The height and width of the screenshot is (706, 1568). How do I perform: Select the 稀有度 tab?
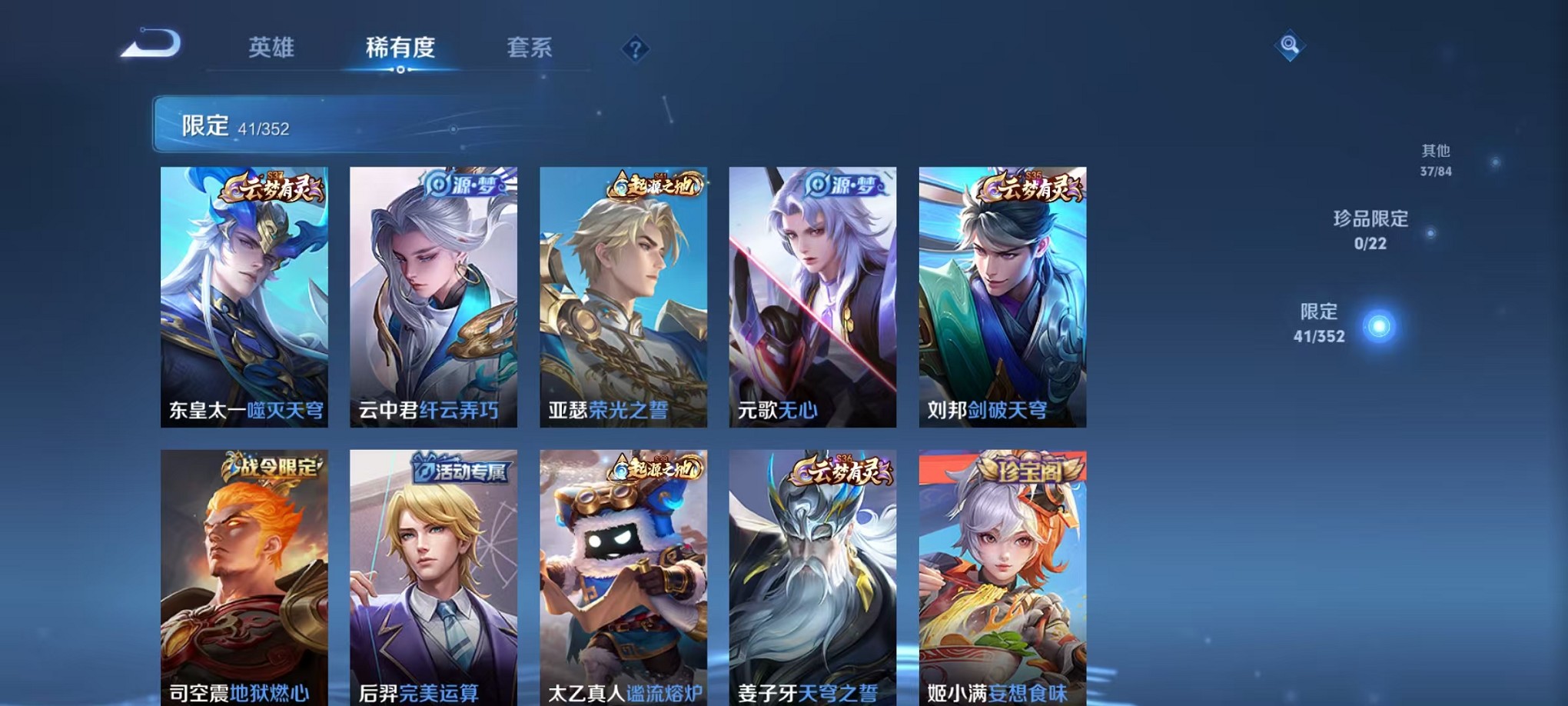[x=401, y=48]
